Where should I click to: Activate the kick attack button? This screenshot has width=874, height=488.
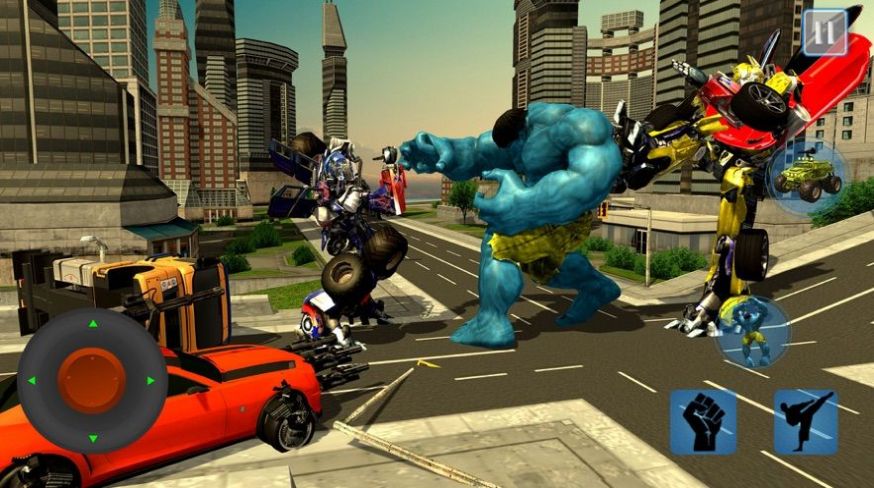(805, 422)
